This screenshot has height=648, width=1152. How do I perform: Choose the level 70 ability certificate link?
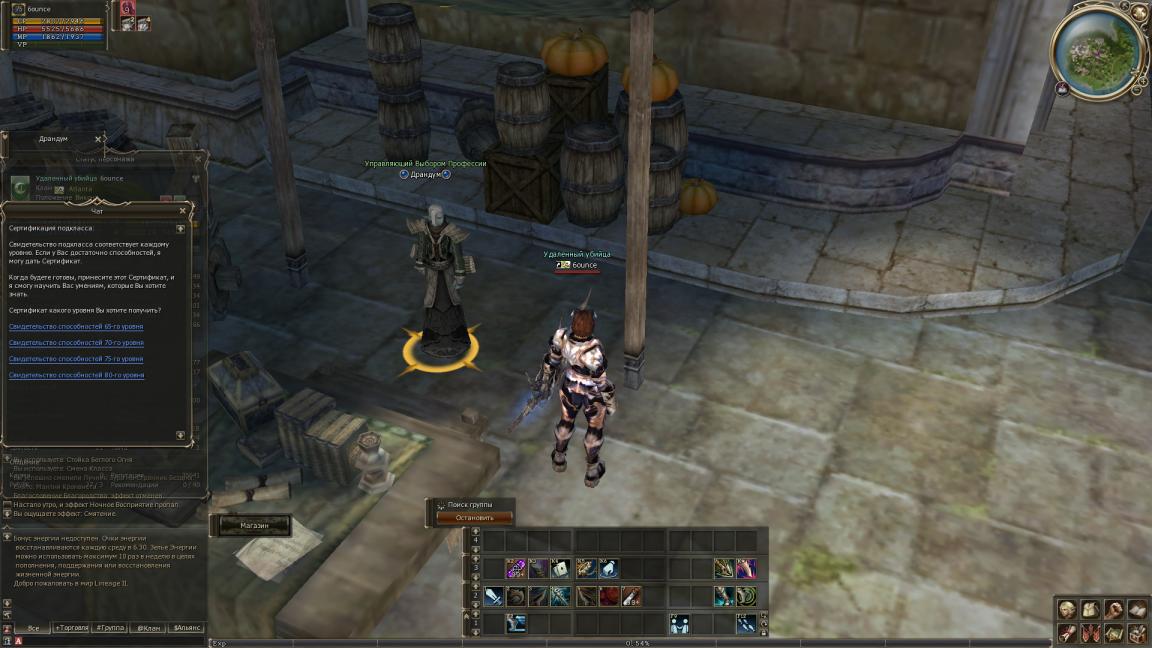tap(76, 343)
